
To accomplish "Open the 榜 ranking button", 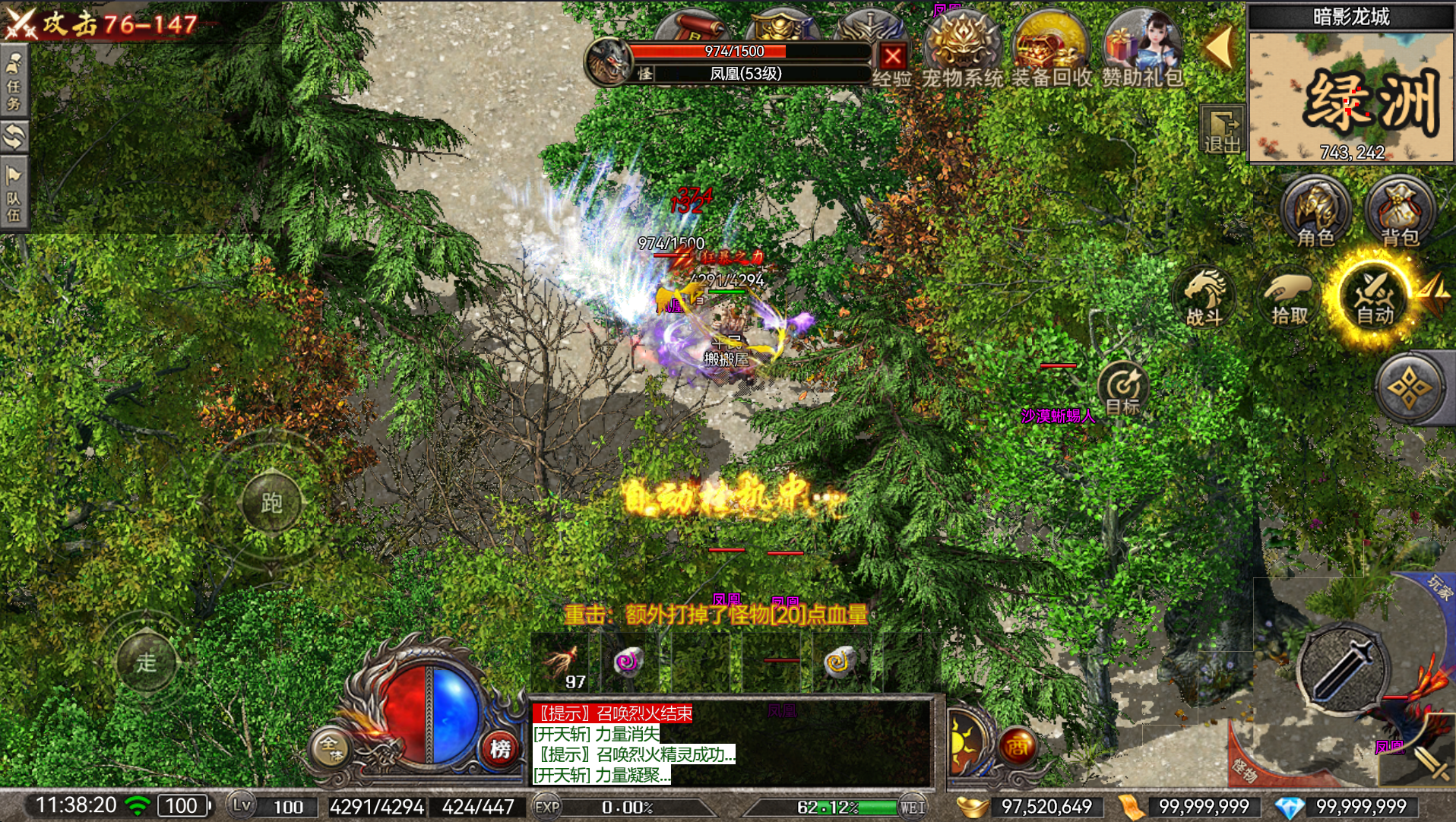I will [x=500, y=749].
